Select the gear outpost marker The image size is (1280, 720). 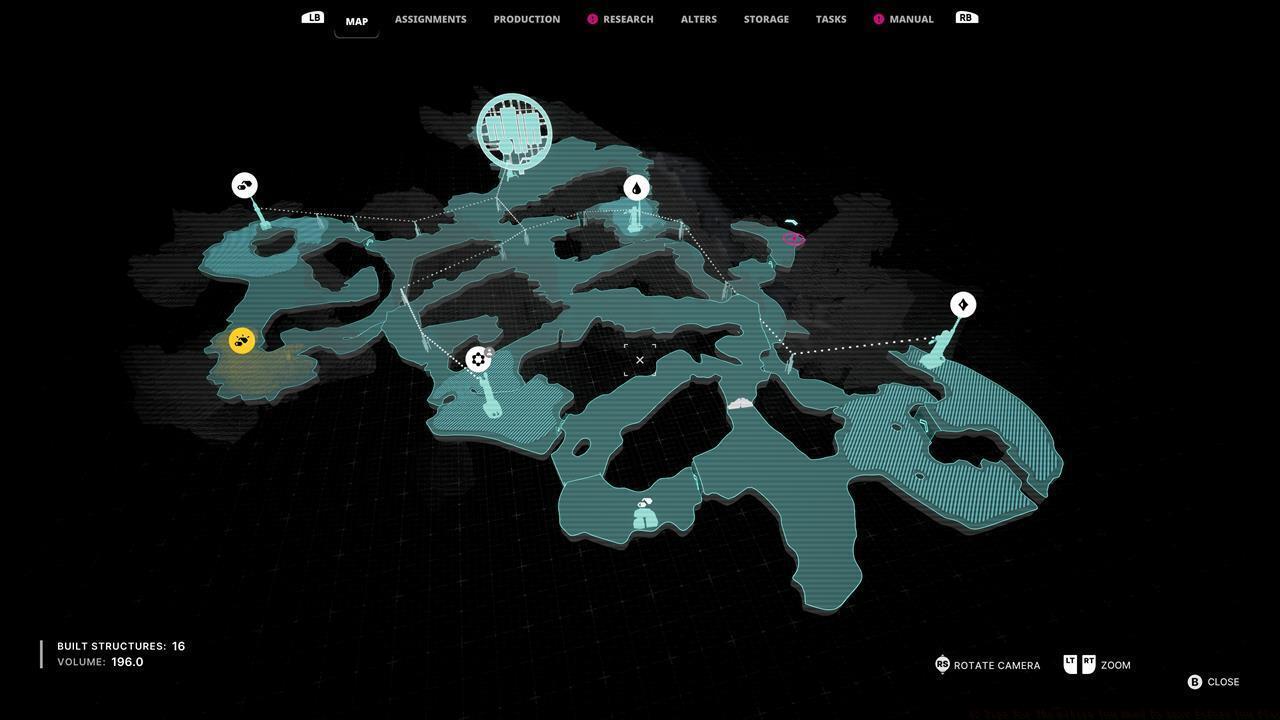click(477, 359)
